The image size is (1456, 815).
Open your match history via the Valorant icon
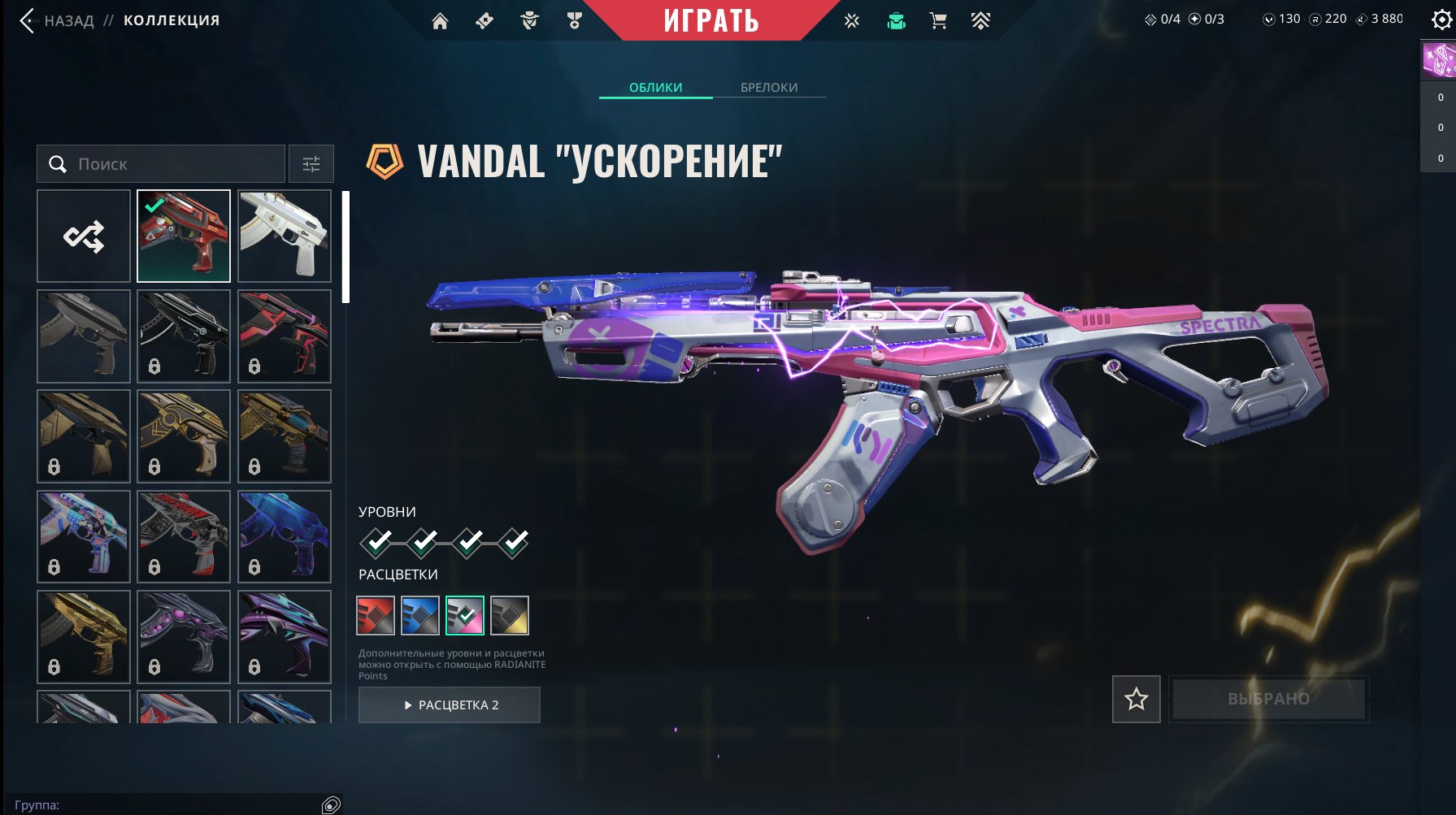[851, 20]
